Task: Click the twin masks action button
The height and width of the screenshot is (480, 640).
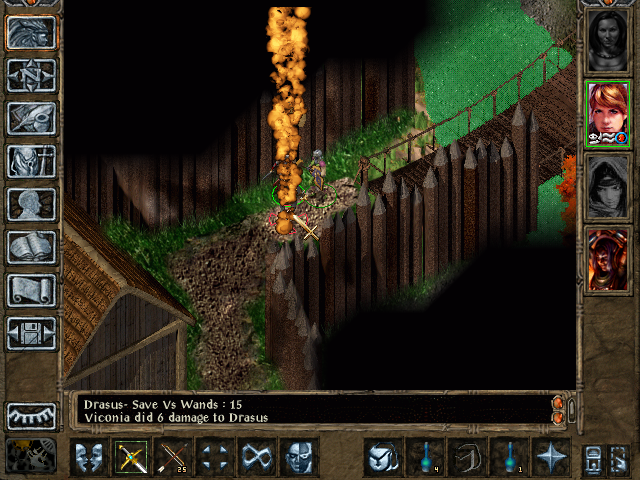Action: coord(89,456)
